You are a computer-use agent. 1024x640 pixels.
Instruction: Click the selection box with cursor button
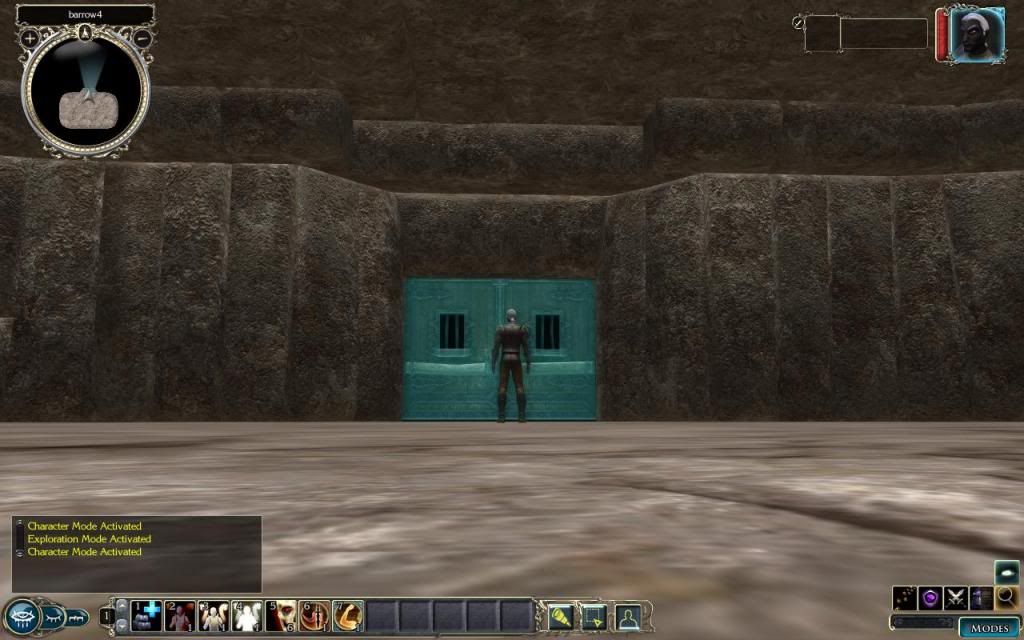click(594, 615)
